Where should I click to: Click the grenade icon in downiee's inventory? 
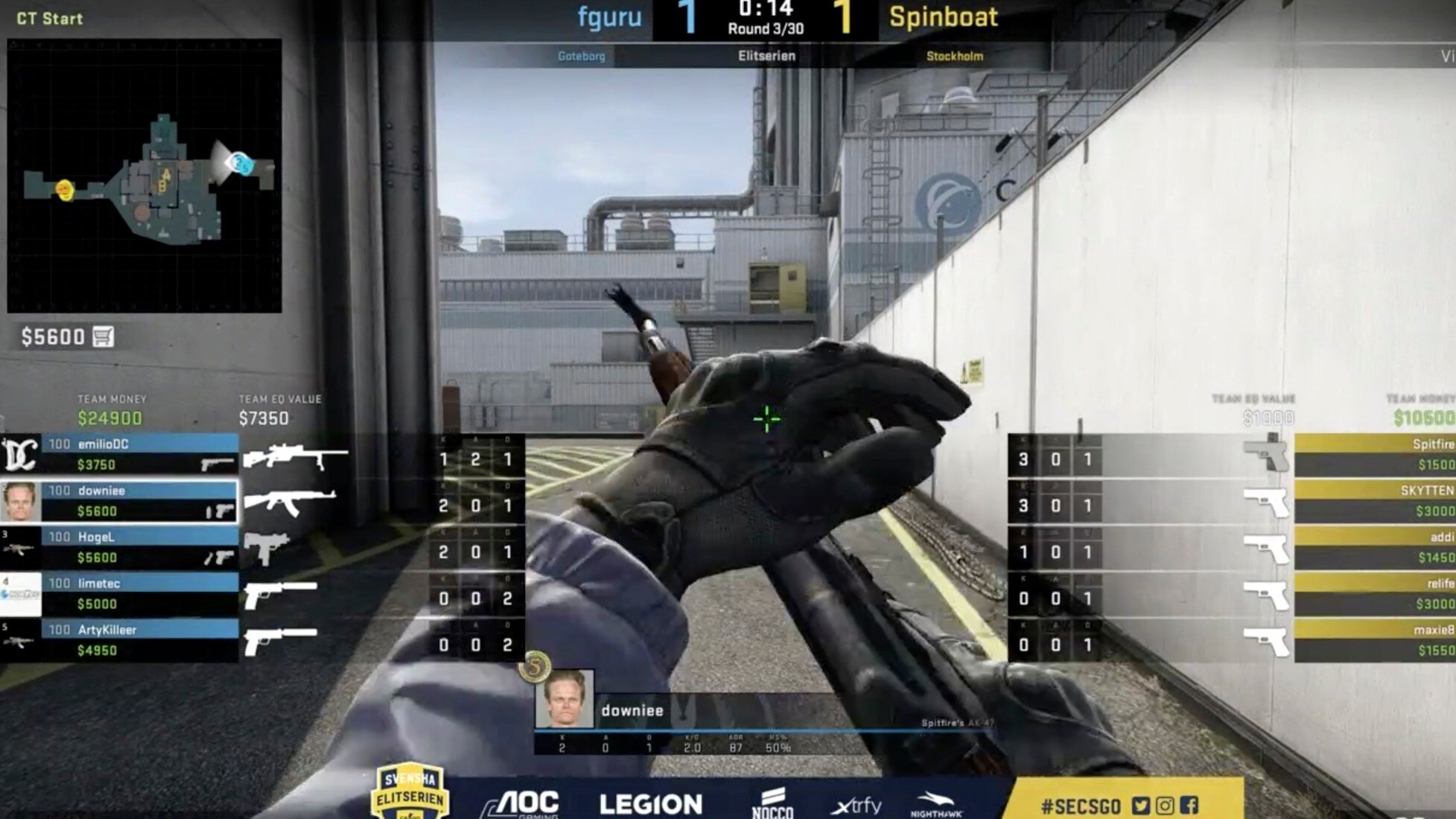pyautogui.click(x=207, y=512)
